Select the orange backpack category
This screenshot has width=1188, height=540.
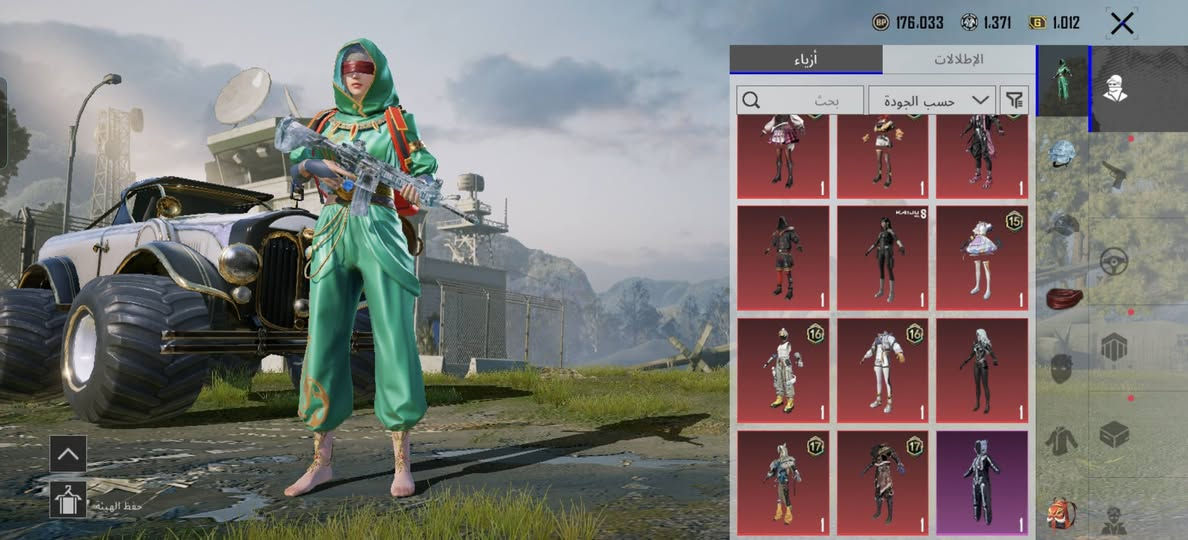[x=1062, y=513]
